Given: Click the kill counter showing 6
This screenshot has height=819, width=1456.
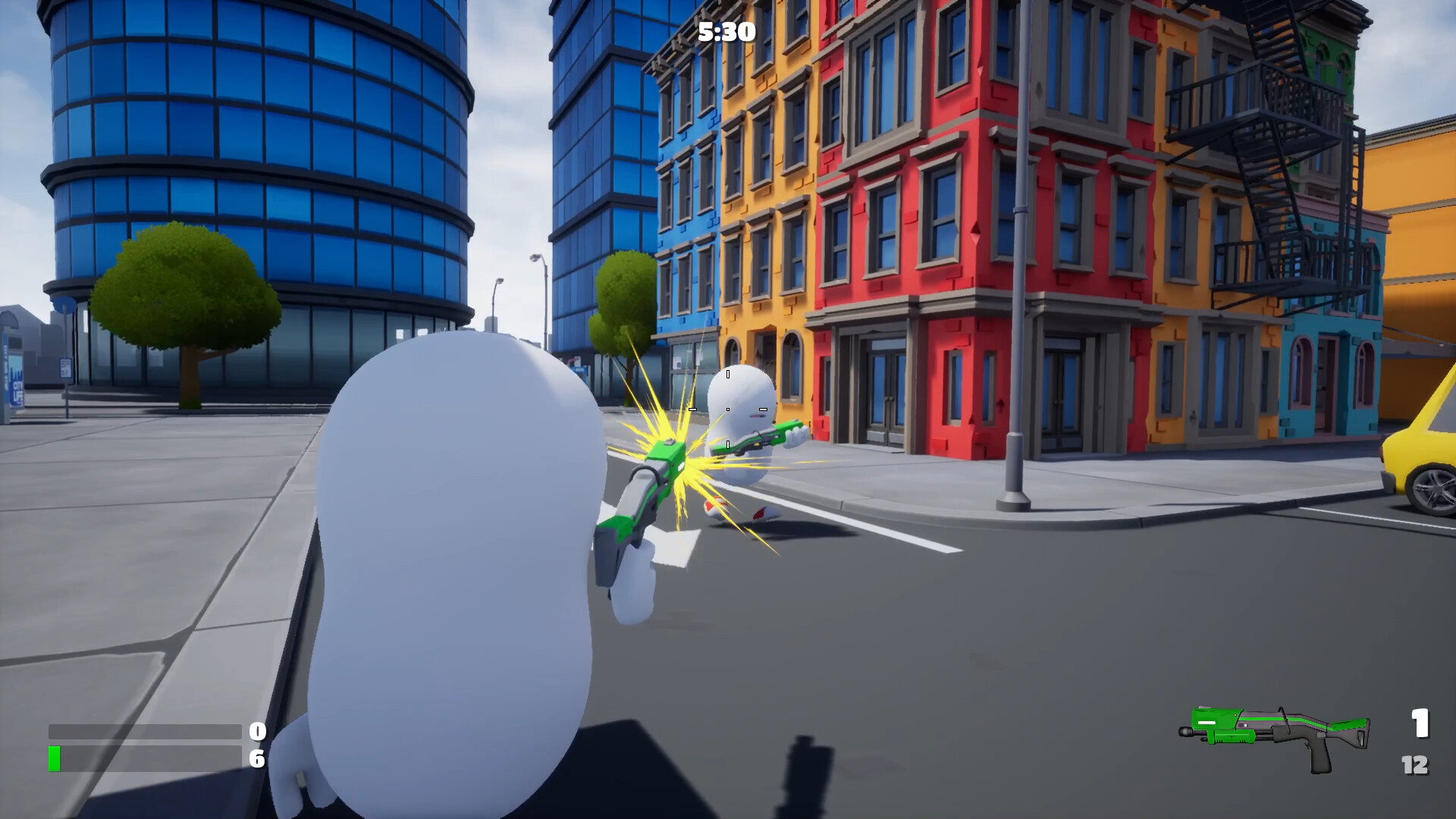Looking at the screenshot, I should coord(257,758).
